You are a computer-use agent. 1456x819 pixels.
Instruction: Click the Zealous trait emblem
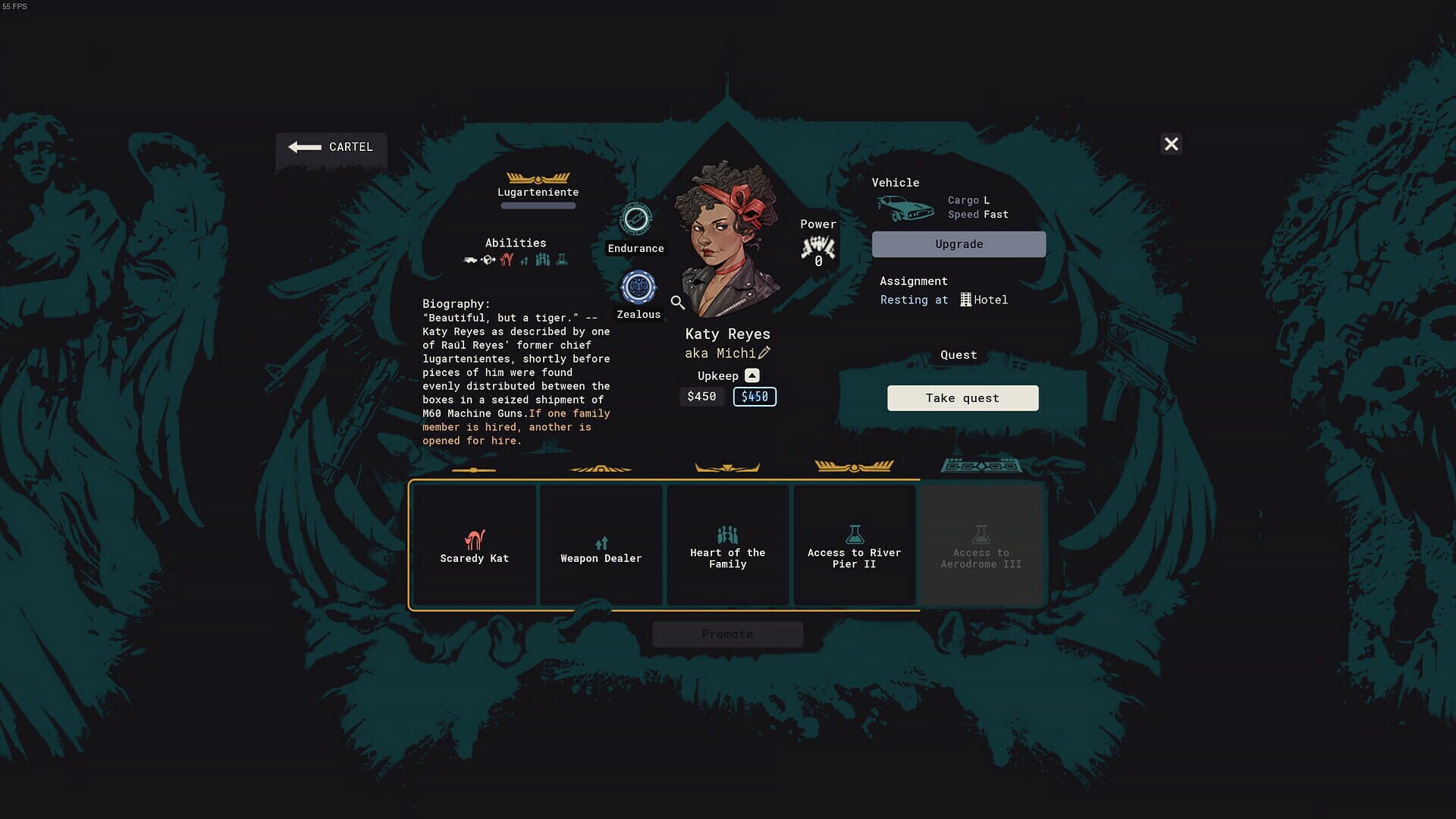(x=638, y=286)
